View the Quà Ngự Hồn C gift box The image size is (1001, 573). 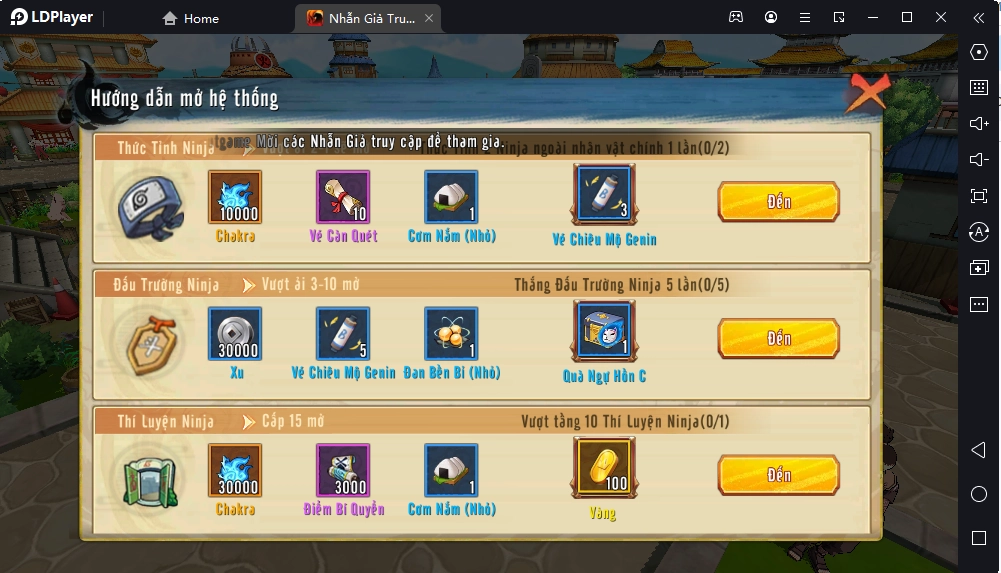coord(604,331)
